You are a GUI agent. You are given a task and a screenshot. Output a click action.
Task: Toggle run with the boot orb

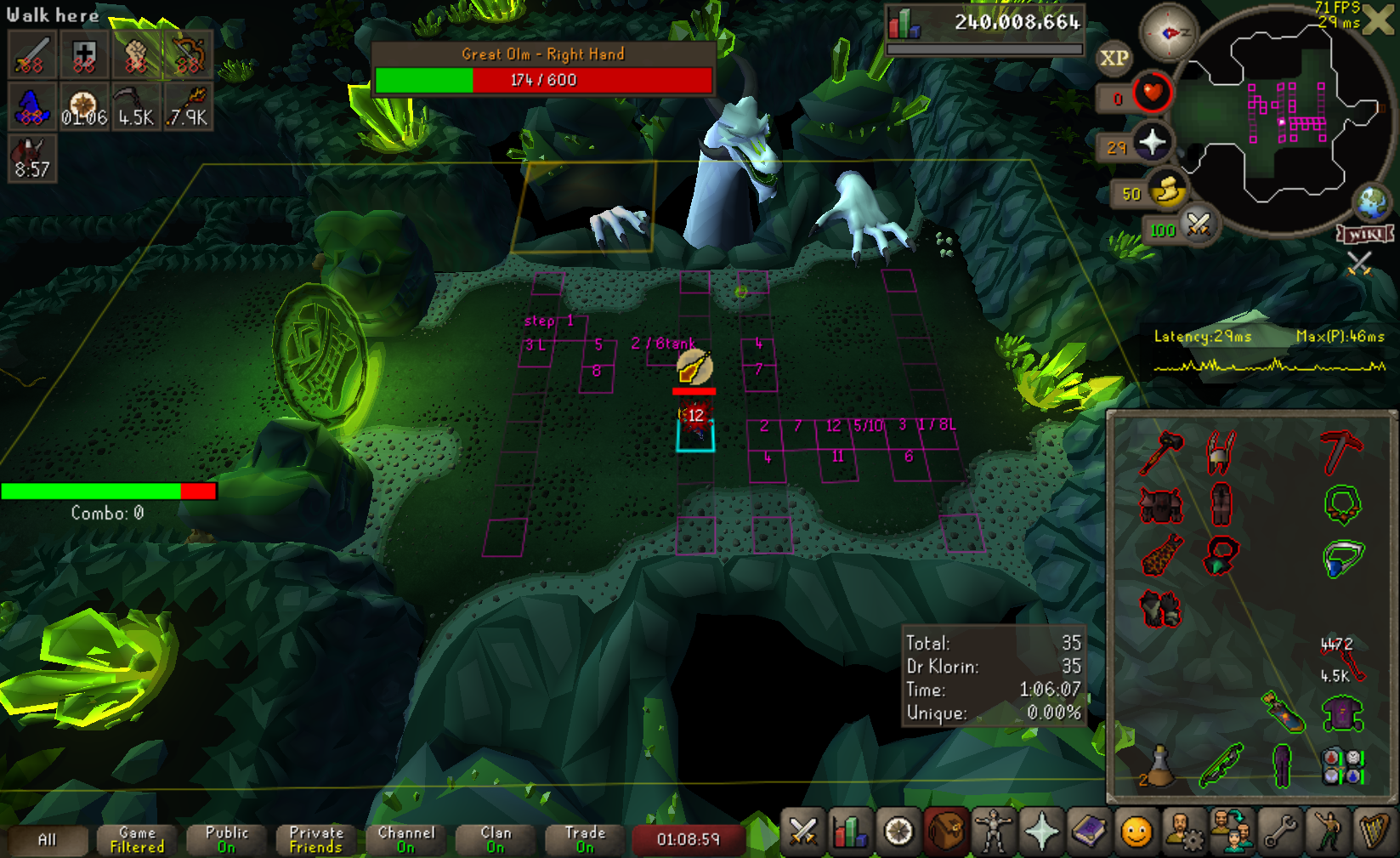(x=1167, y=190)
